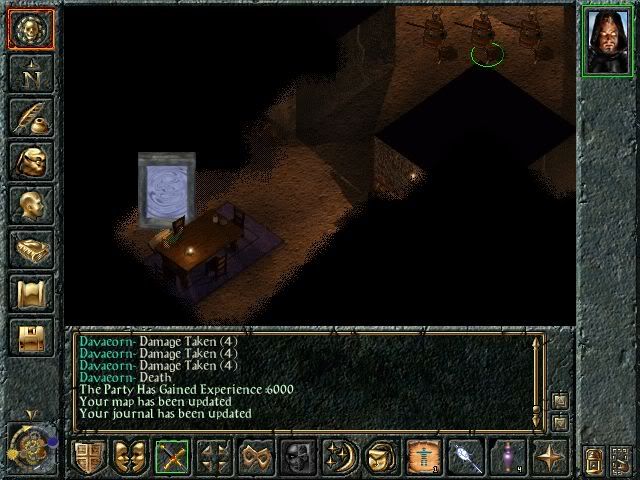Open the mage spellbook icon

coord(30,248)
